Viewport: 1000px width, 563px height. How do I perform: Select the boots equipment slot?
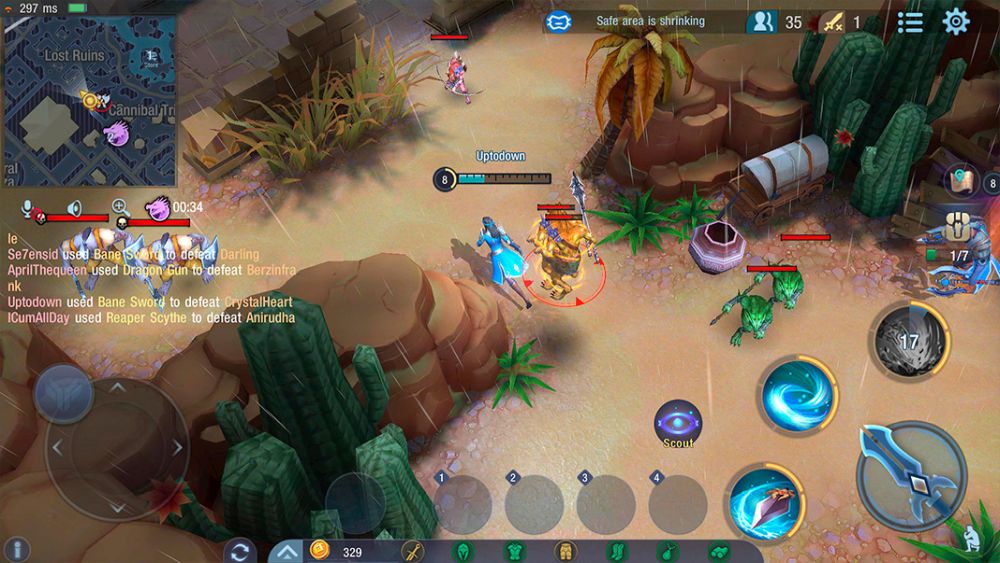point(616,552)
